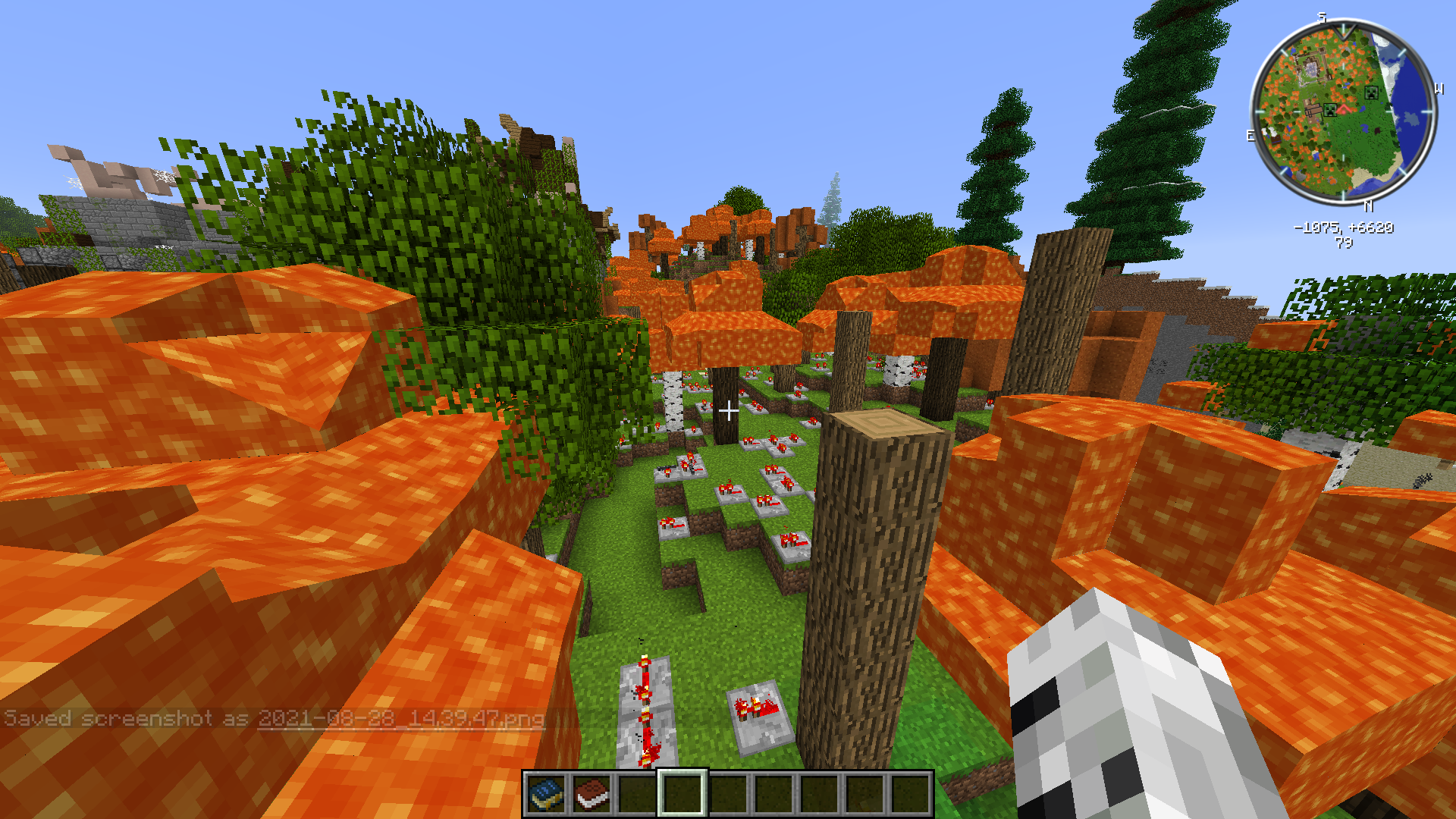Open the saved screenshot filename link
This screenshot has width=1456, height=819.
point(402,717)
